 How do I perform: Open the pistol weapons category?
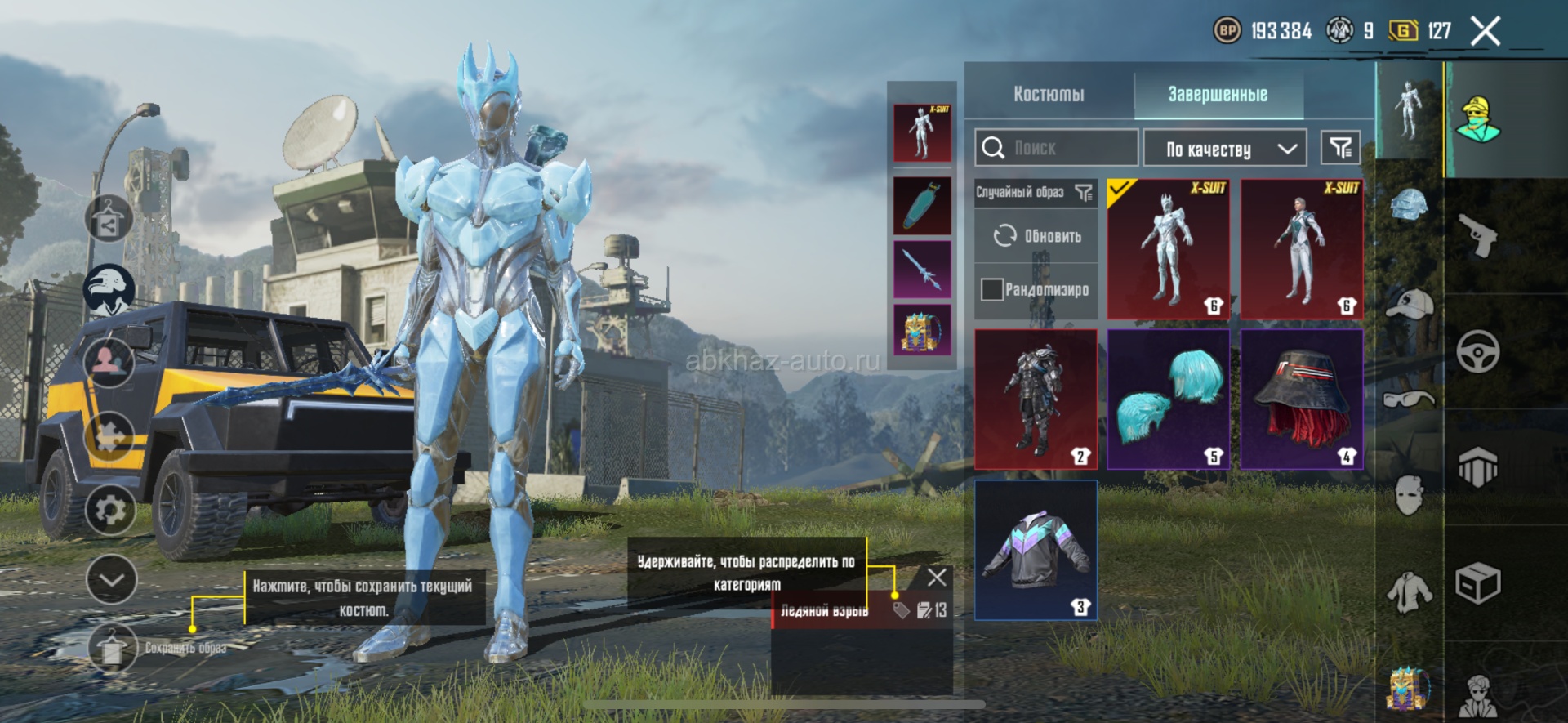click(1477, 235)
